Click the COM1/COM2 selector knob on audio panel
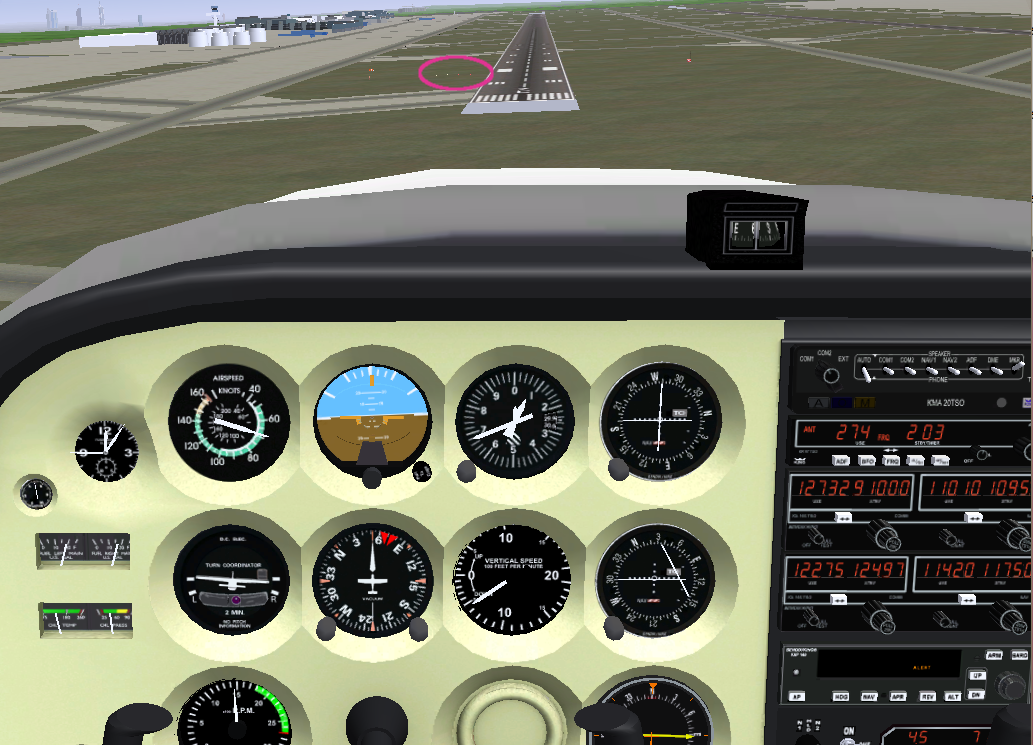1033x745 pixels. click(828, 374)
